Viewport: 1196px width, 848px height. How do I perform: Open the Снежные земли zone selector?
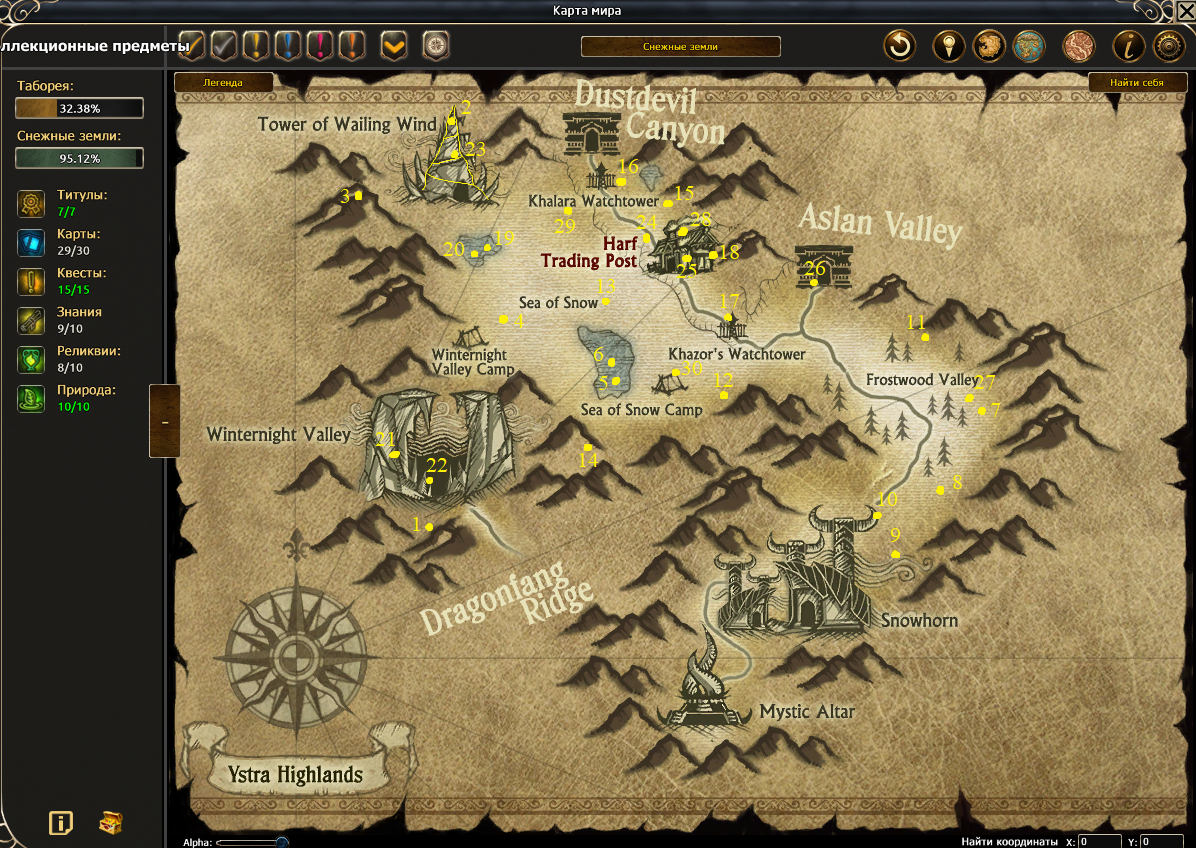pos(680,47)
